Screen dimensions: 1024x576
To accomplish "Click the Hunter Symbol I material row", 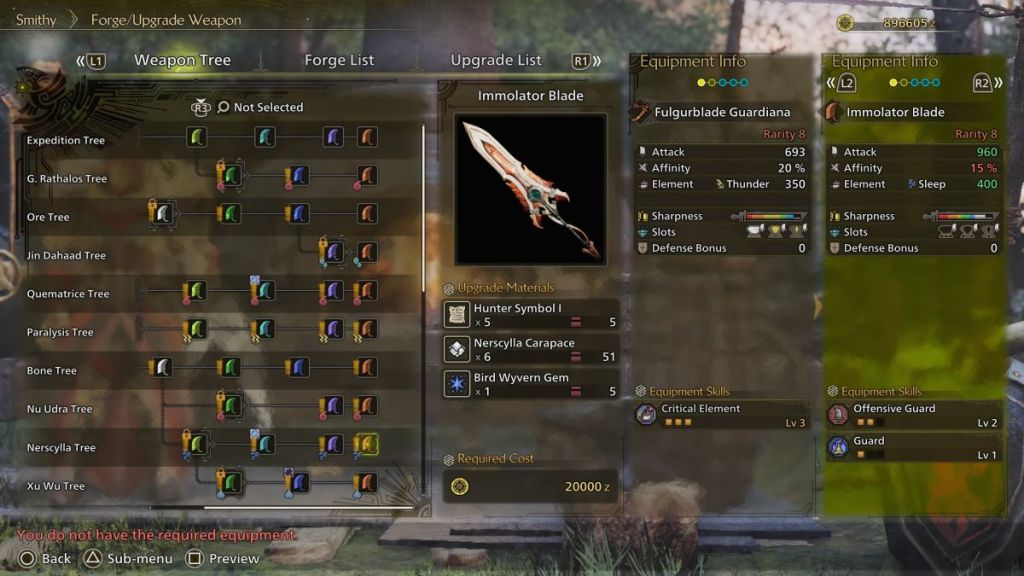I will click(x=531, y=315).
